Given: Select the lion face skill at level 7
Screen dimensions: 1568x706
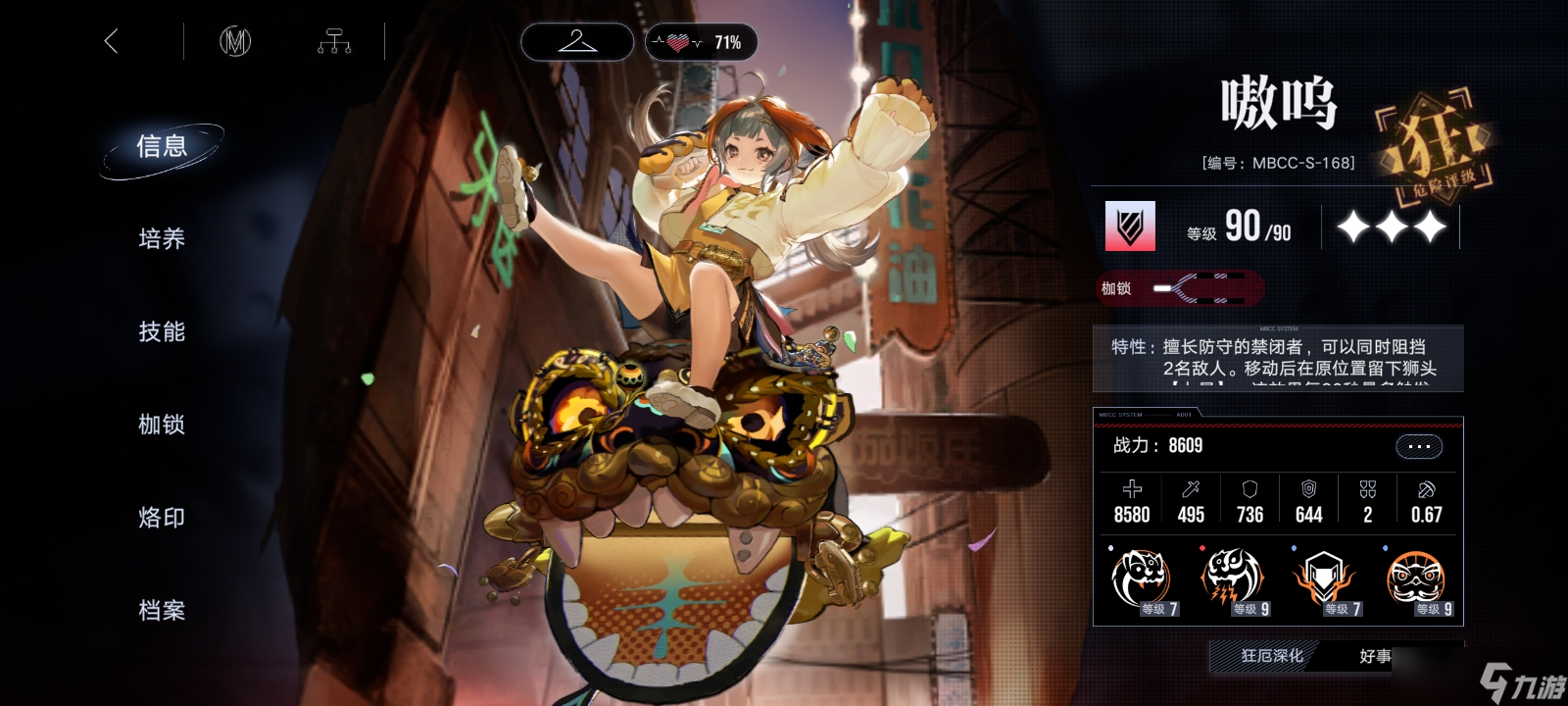Looking at the screenshot, I should click(1141, 580).
